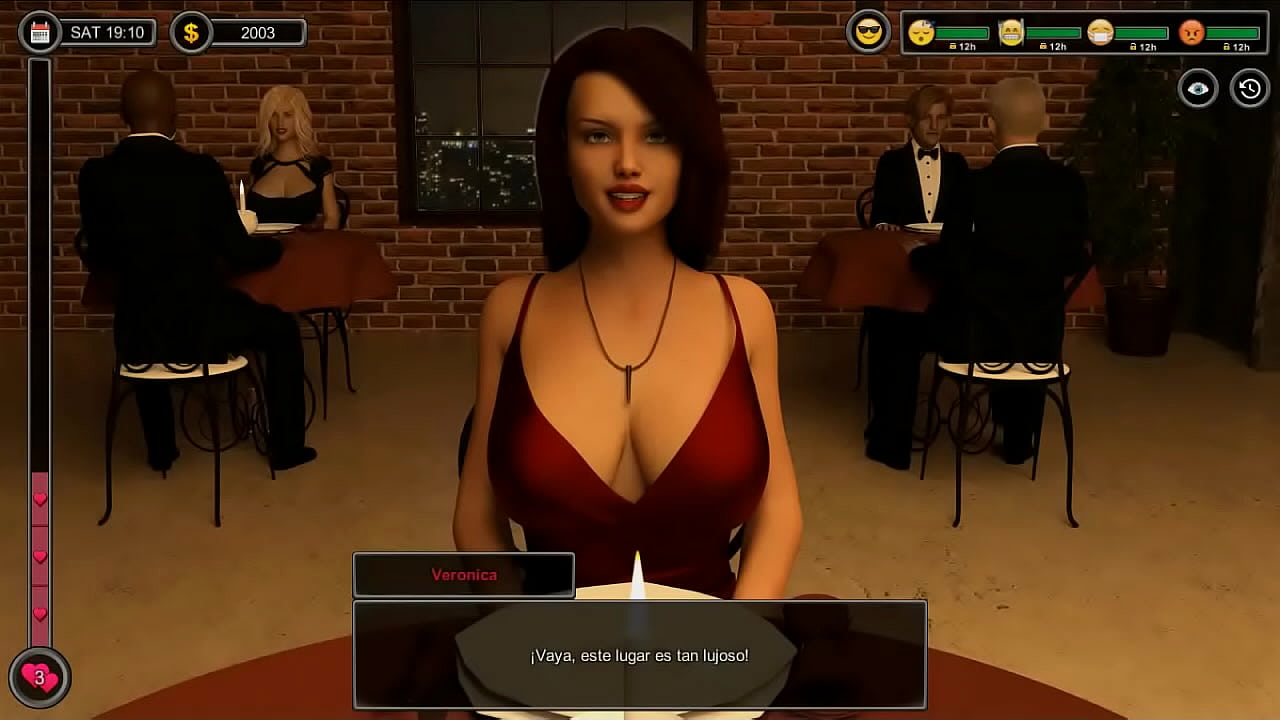Click the gold dollar sign icon

point(191,32)
